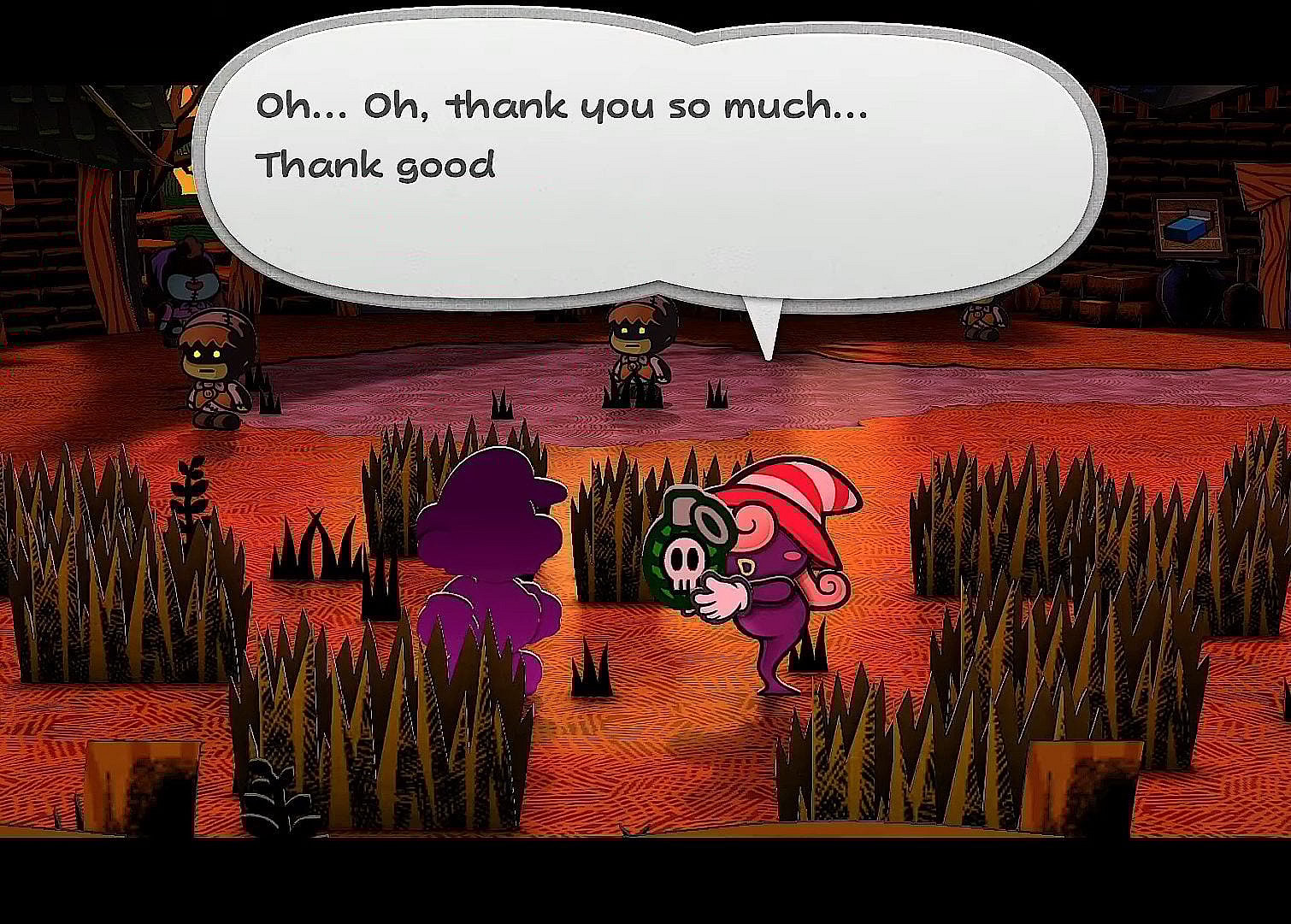Click the speech bubble's pointer tail
The width and height of the screenshot is (1291, 924).
click(765, 329)
